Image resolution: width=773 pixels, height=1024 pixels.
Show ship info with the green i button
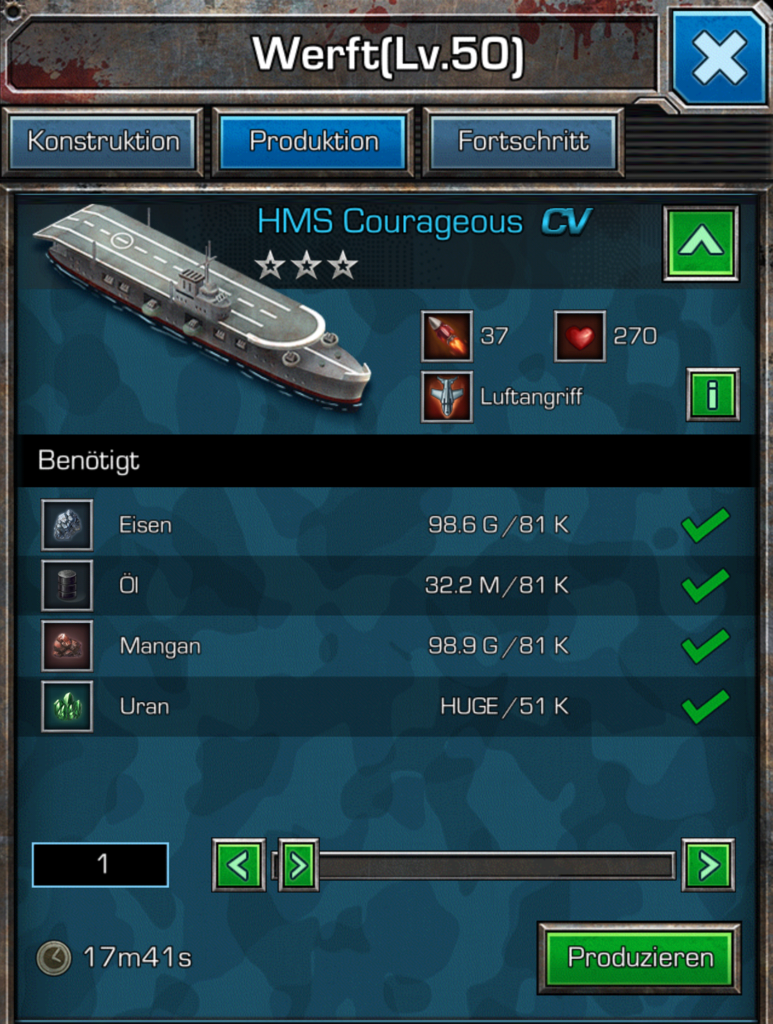[712, 395]
